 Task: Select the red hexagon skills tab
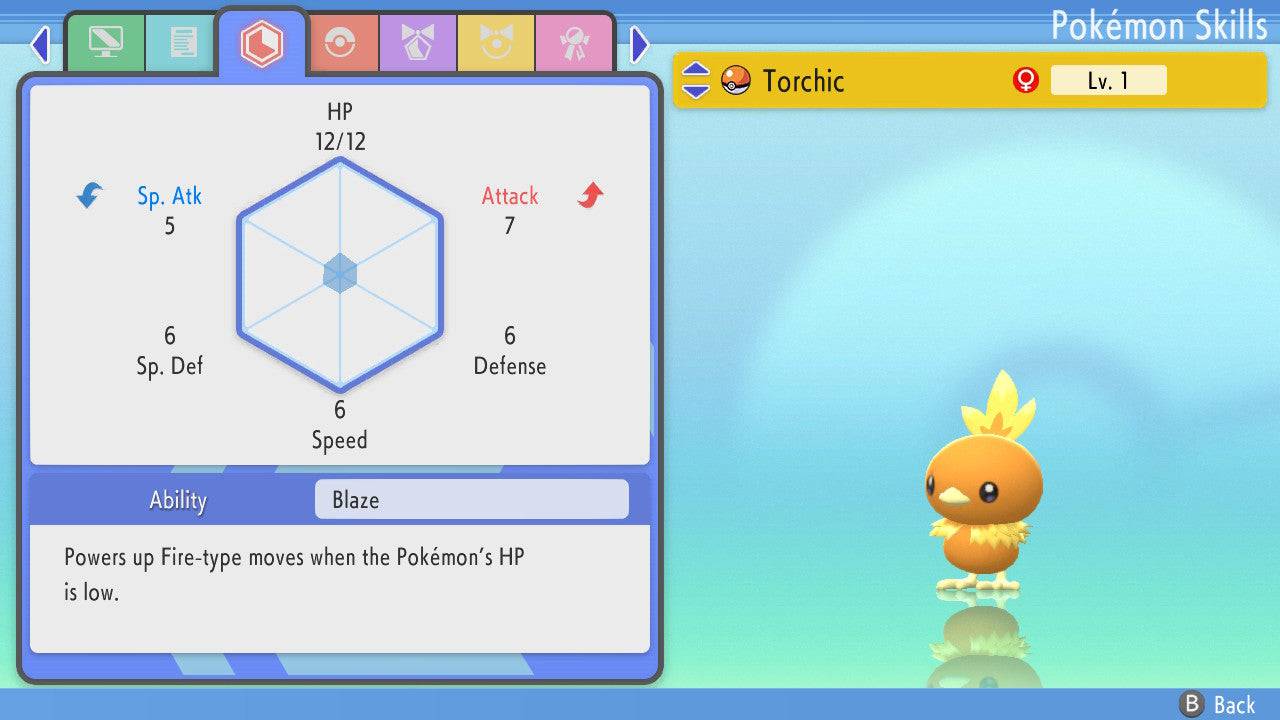tap(261, 43)
